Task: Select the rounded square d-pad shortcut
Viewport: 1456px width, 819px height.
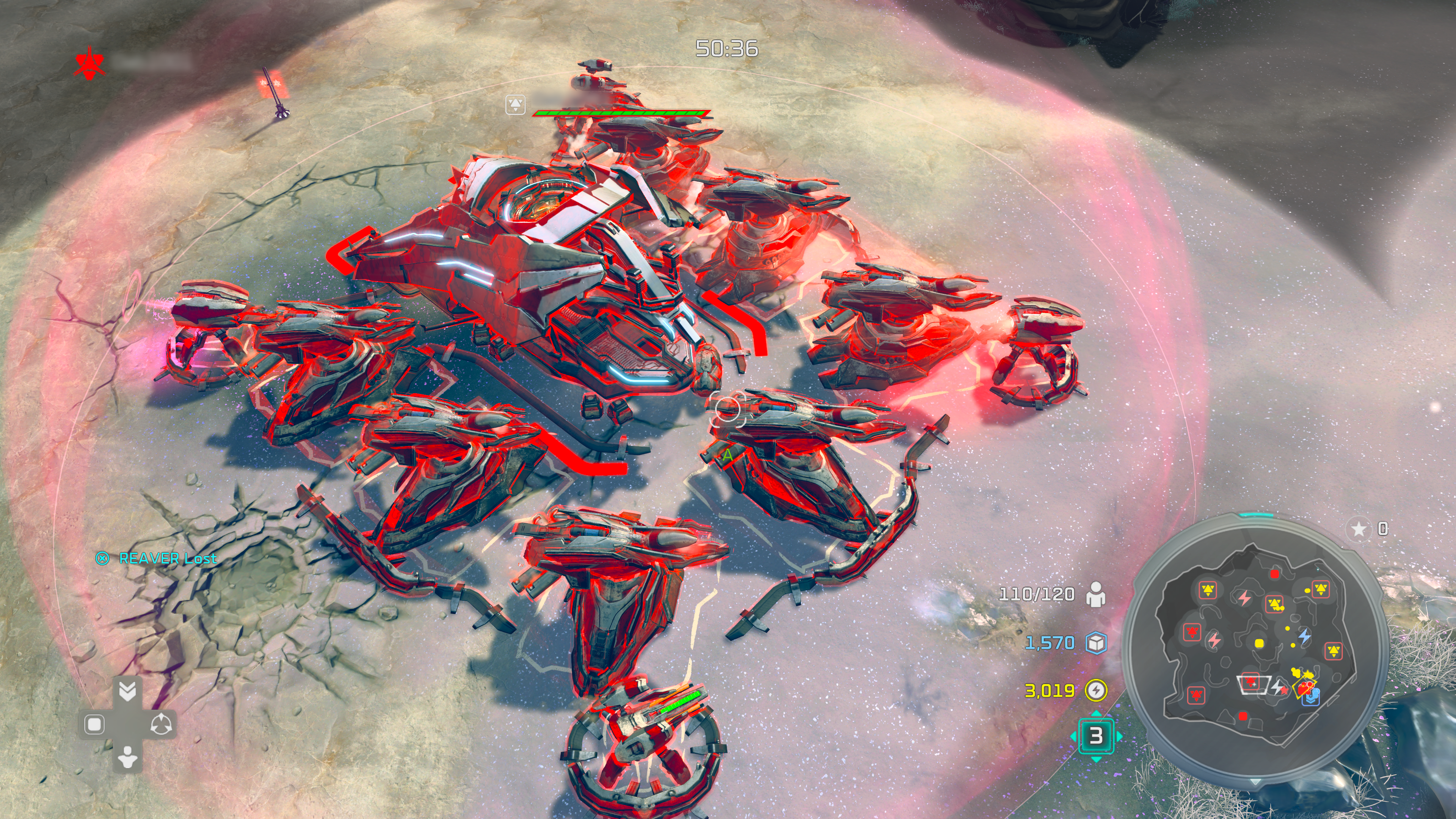Action: pyautogui.click(x=94, y=724)
